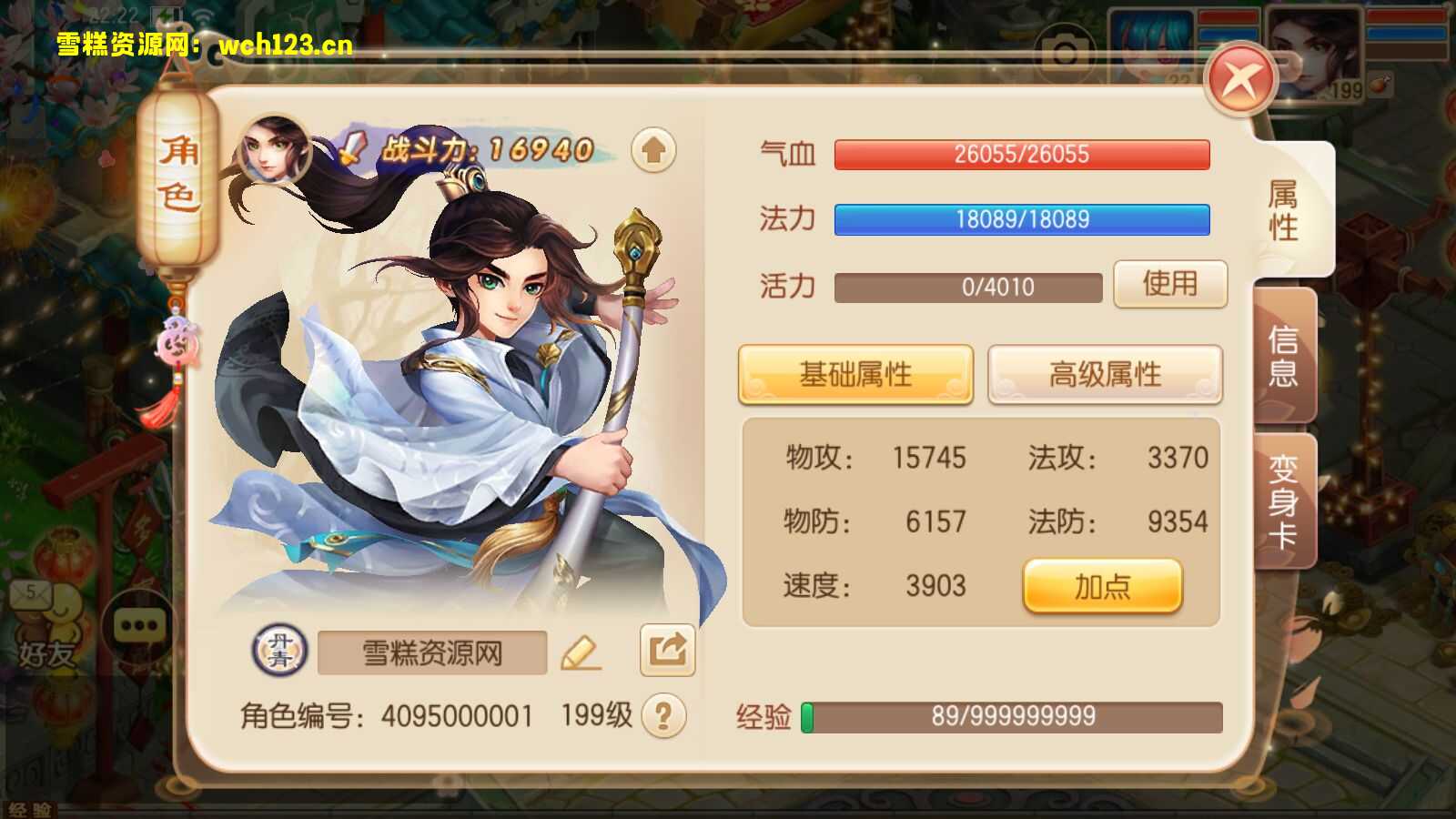Image resolution: width=1456 pixels, height=819 pixels.
Task: Select the 变身卡 tab
Action: pyautogui.click(x=1283, y=500)
